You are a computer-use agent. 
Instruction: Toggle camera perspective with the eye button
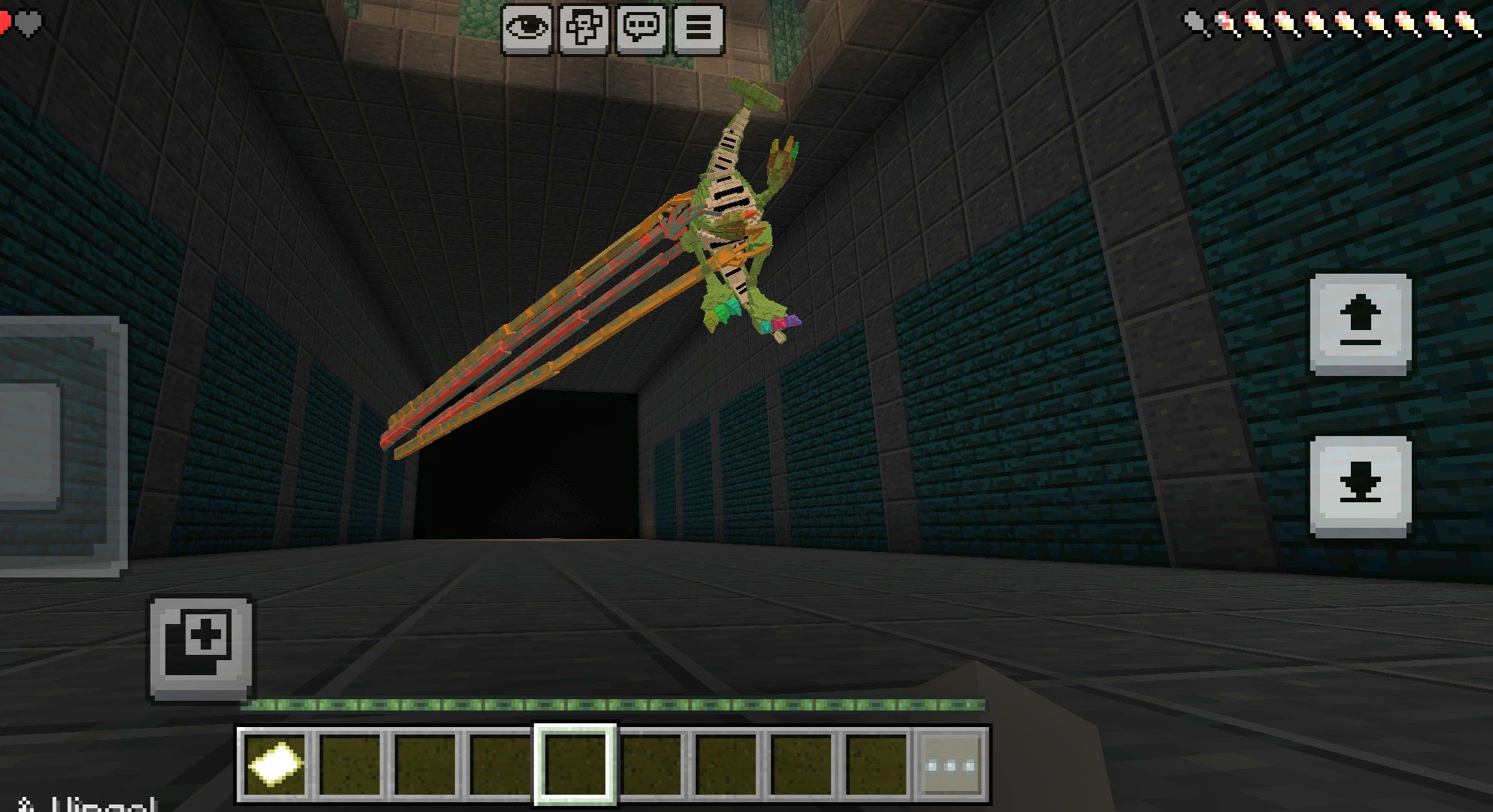pos(526,29)
